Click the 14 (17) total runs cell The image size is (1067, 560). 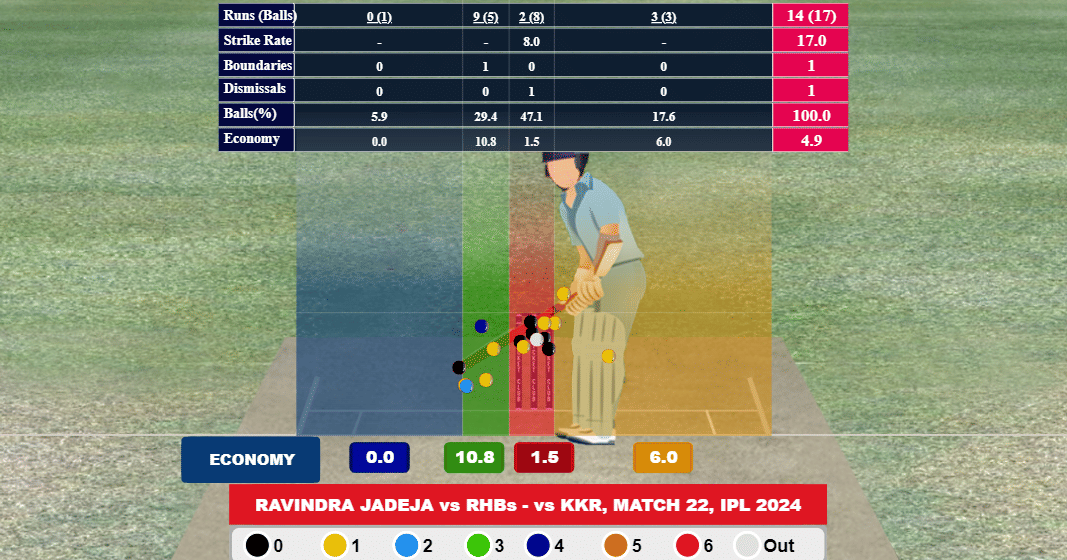pos(810,15)
